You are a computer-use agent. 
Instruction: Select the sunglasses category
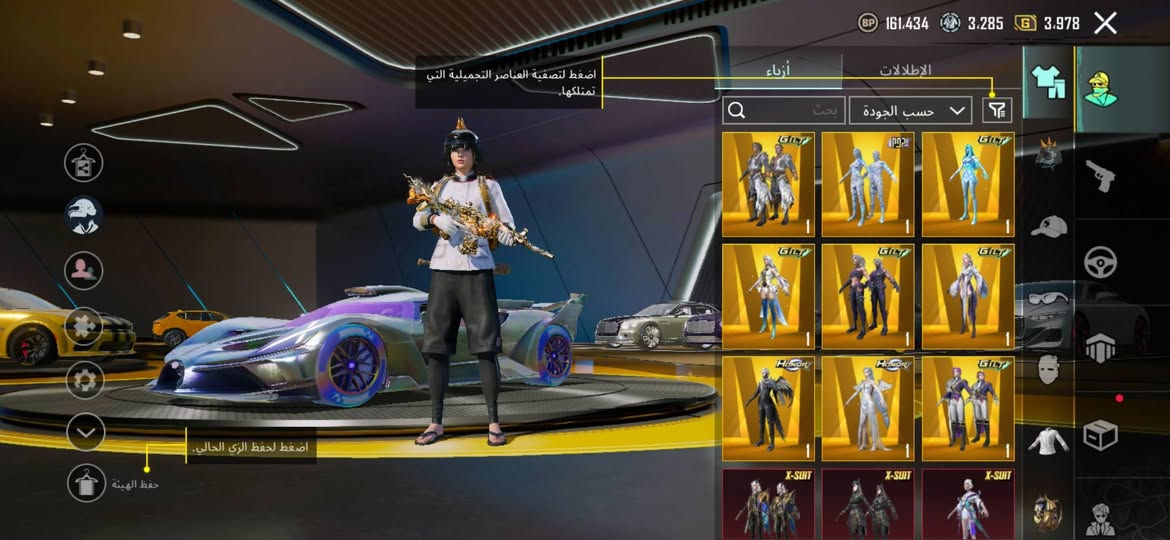click(x=1047, y=297)
